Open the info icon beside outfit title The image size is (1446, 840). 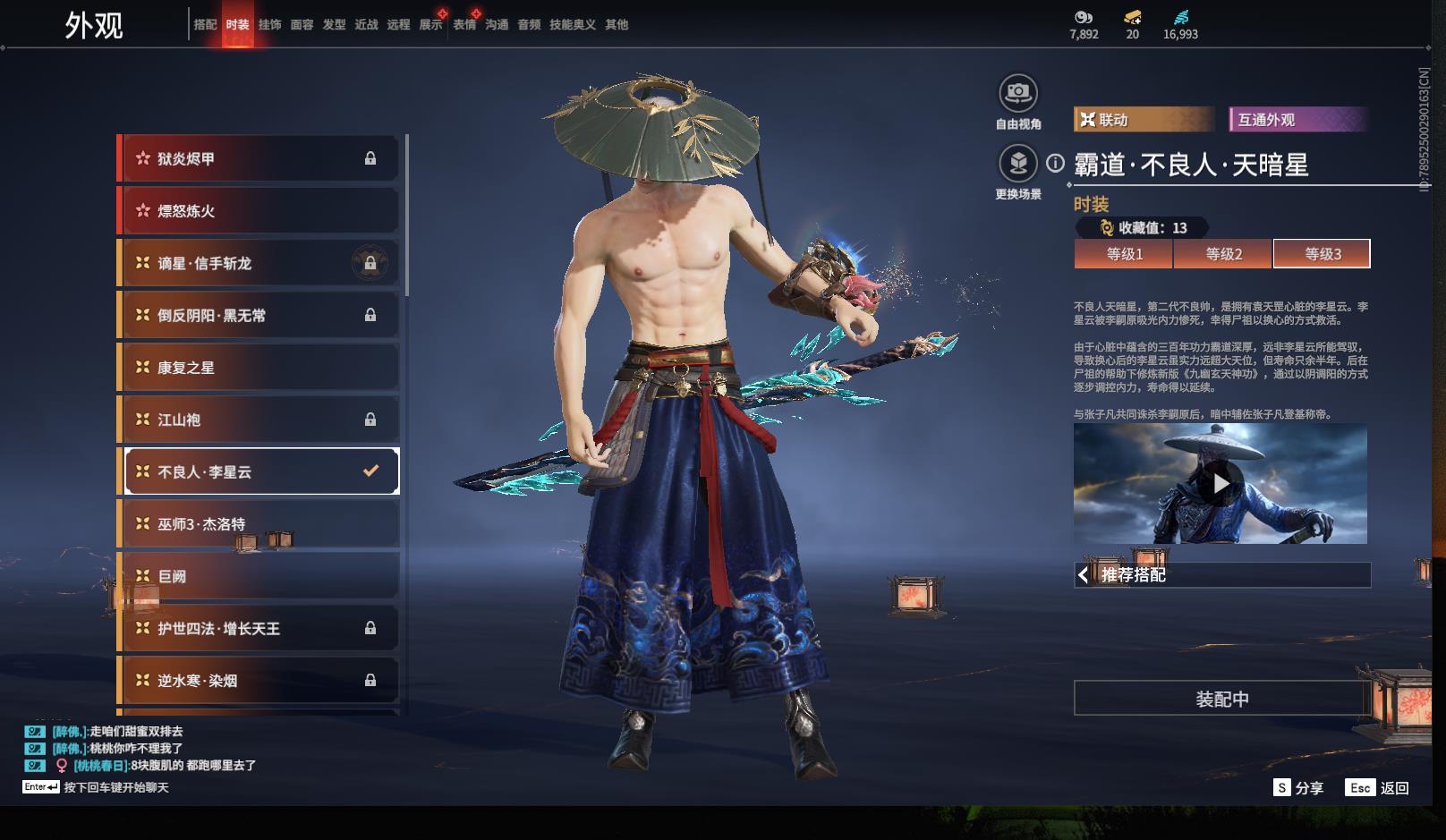[1056, 164]
